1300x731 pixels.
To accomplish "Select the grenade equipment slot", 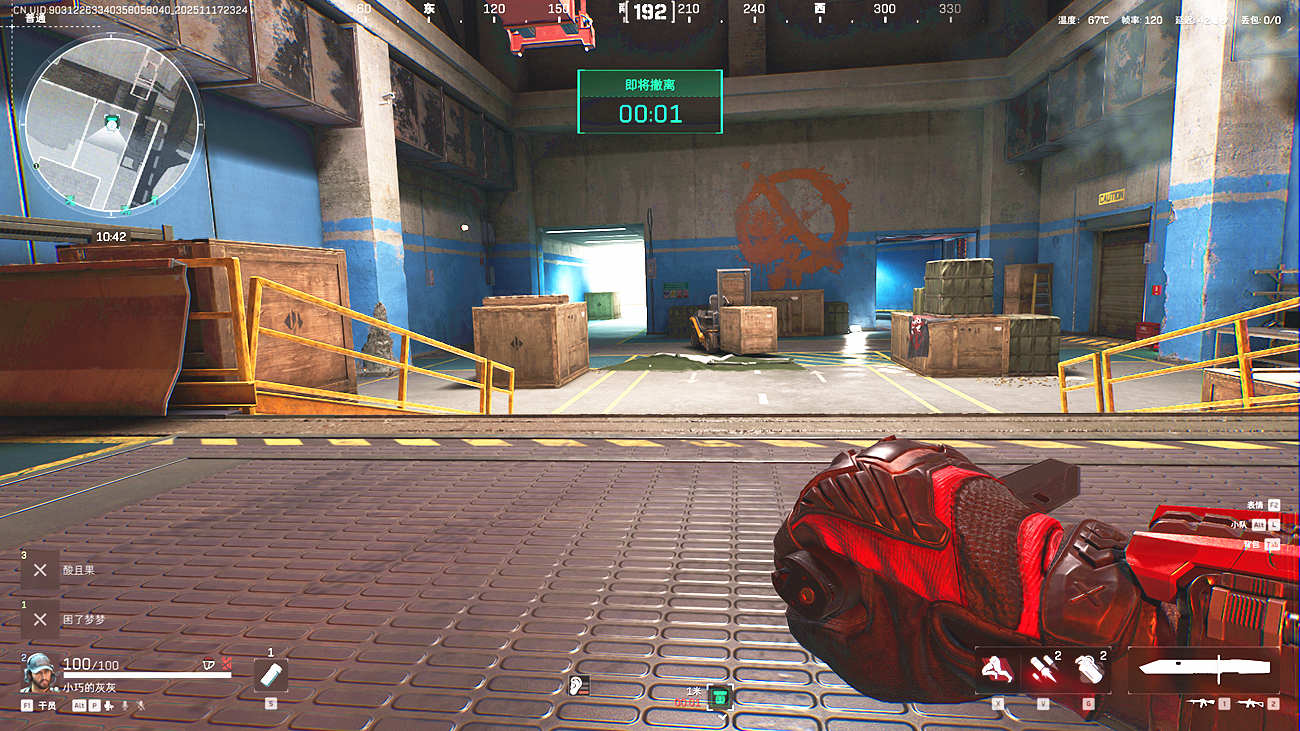I will [x=1087, y=670].
